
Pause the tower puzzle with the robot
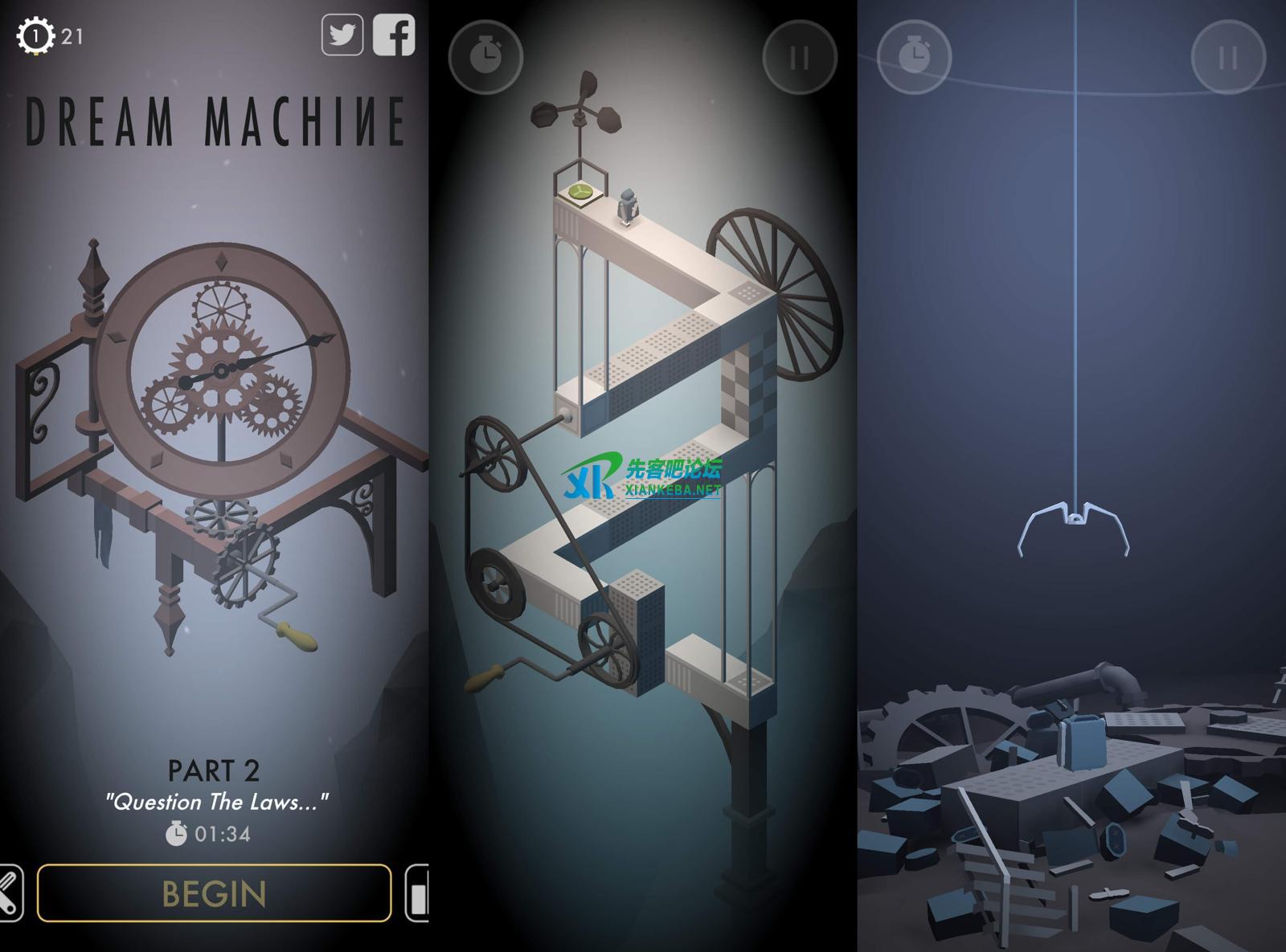pyautogui.click(x=799, y=58)
